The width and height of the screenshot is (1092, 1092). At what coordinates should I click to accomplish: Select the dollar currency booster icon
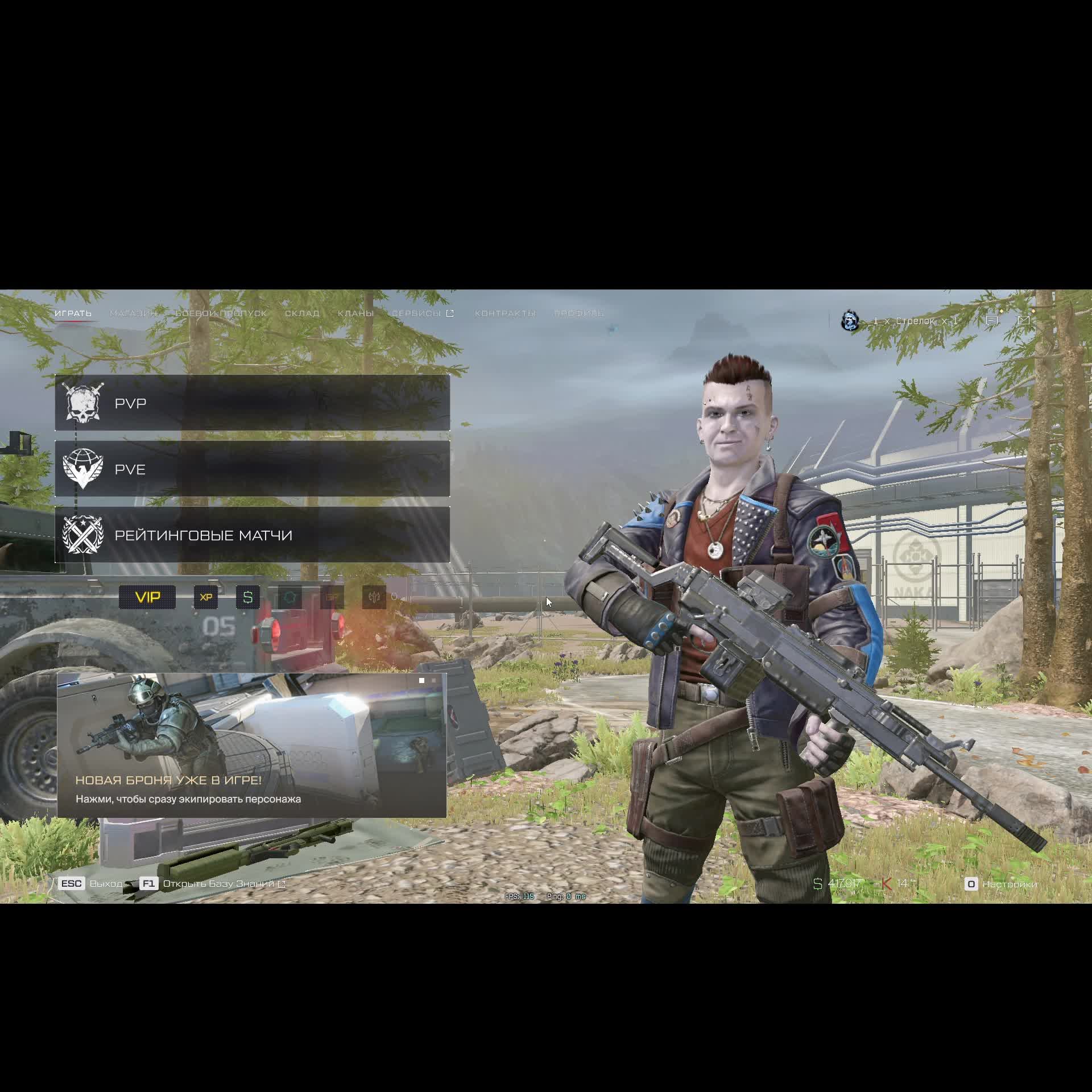pyautogui.click(x=248, y=597)
